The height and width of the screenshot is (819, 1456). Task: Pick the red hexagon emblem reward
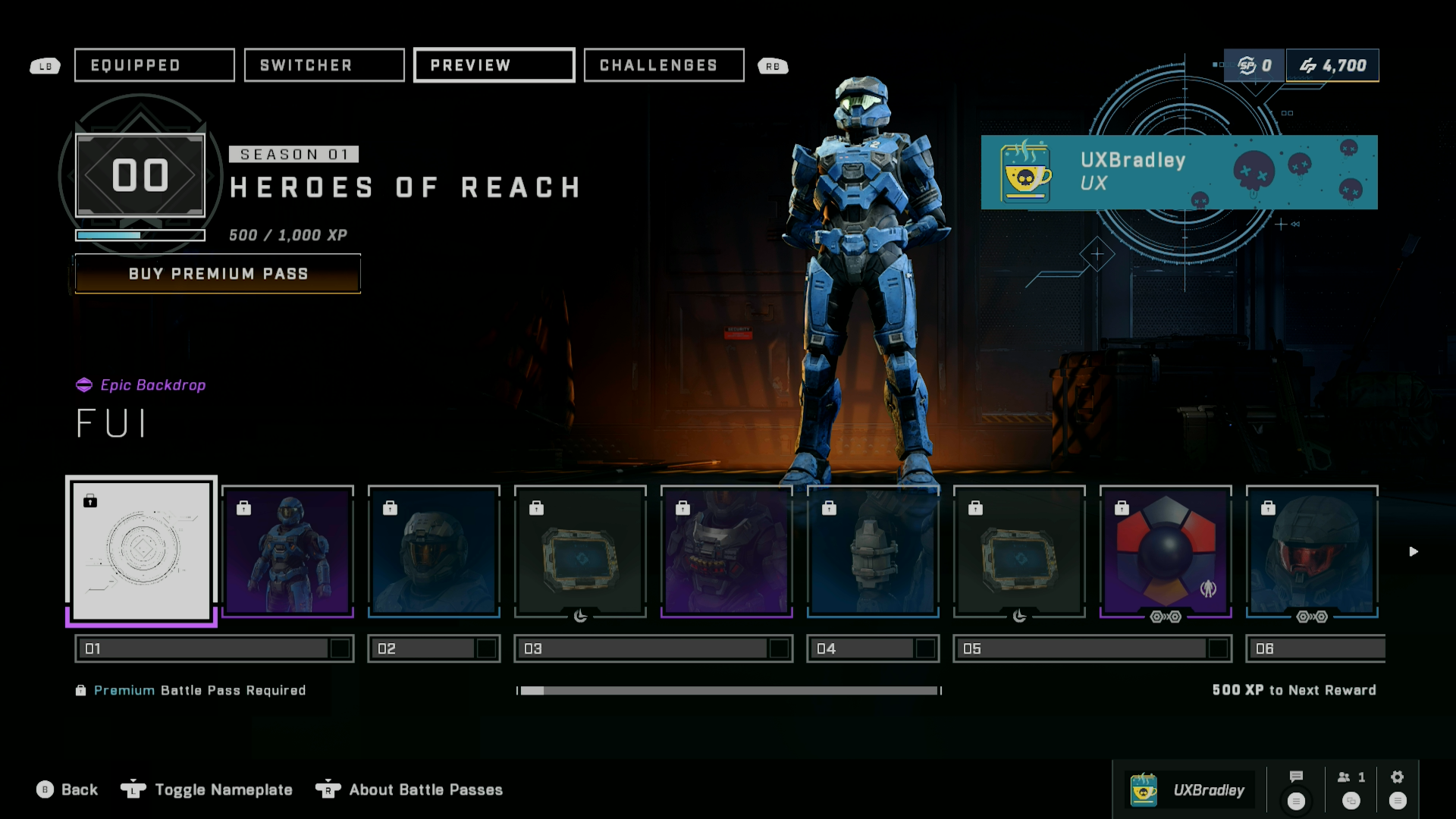[x=1166, y=551]
